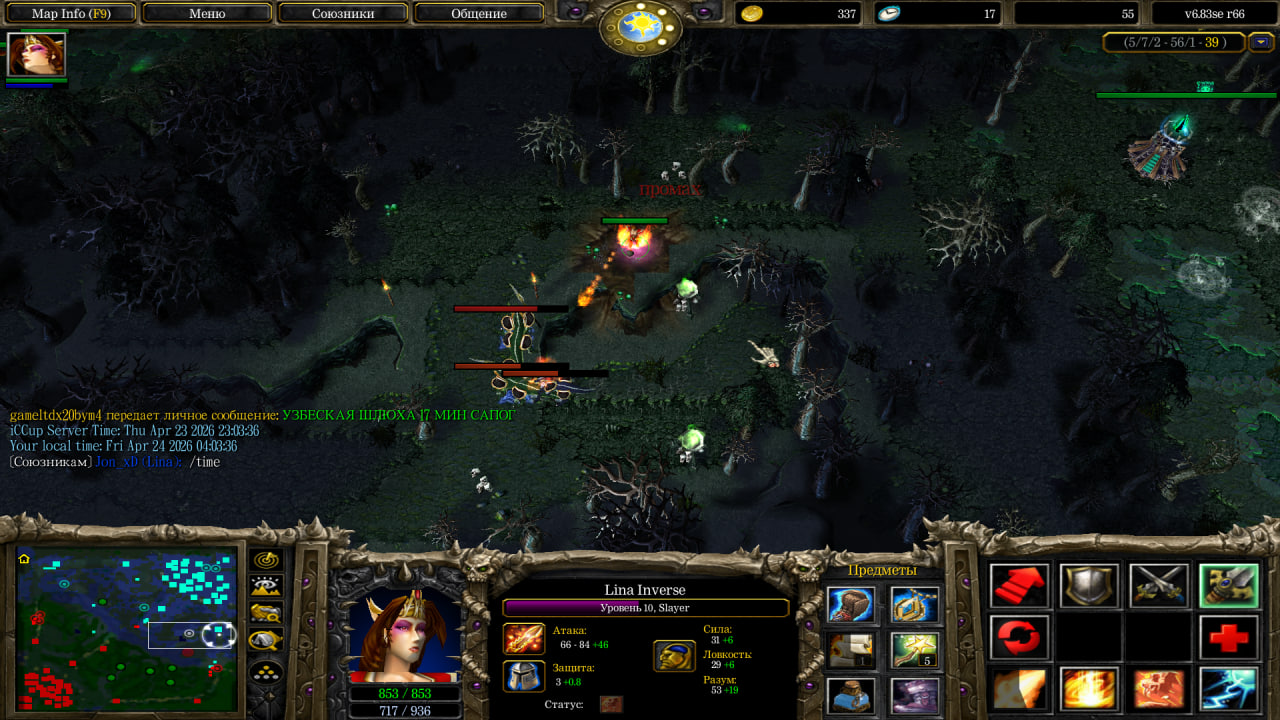Open the red cross hero skills menu
1280x720 pixels.
tap(1229, 637)
